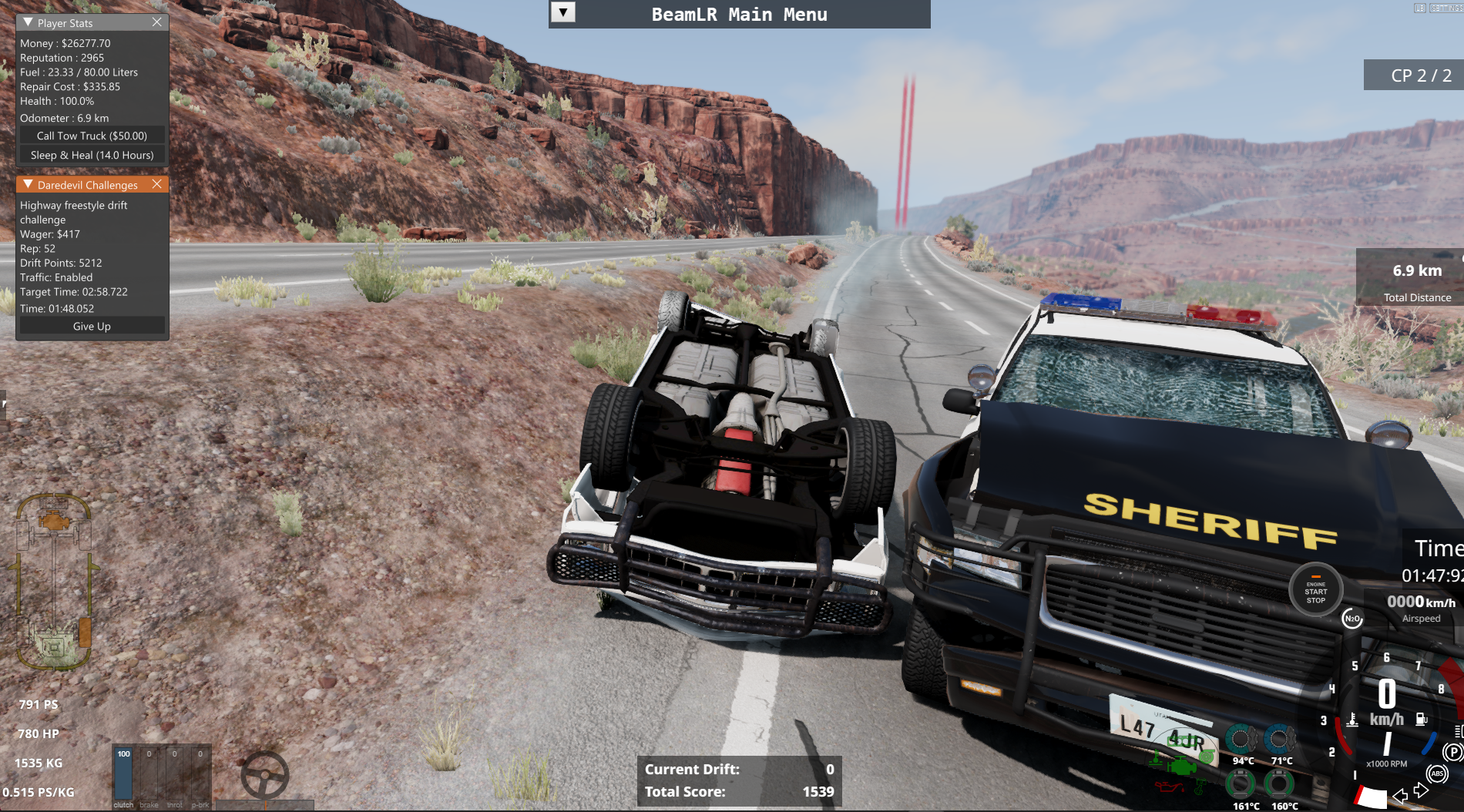Toggle the Engine Start Stop button
Viewport: 1464px width, 812px height.
[x=1315, y=591]
